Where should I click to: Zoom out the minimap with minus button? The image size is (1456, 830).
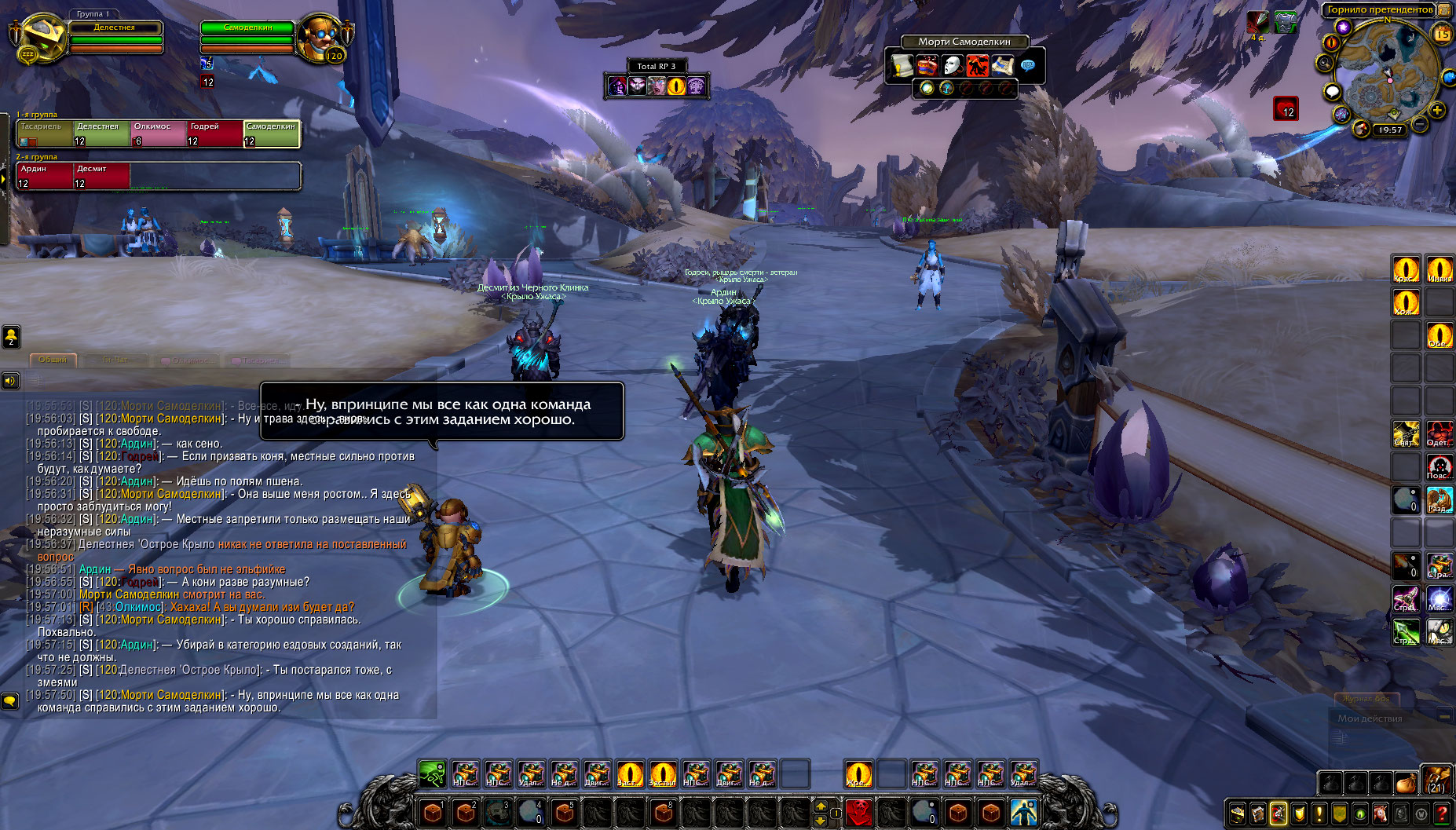pos(1420,124)
